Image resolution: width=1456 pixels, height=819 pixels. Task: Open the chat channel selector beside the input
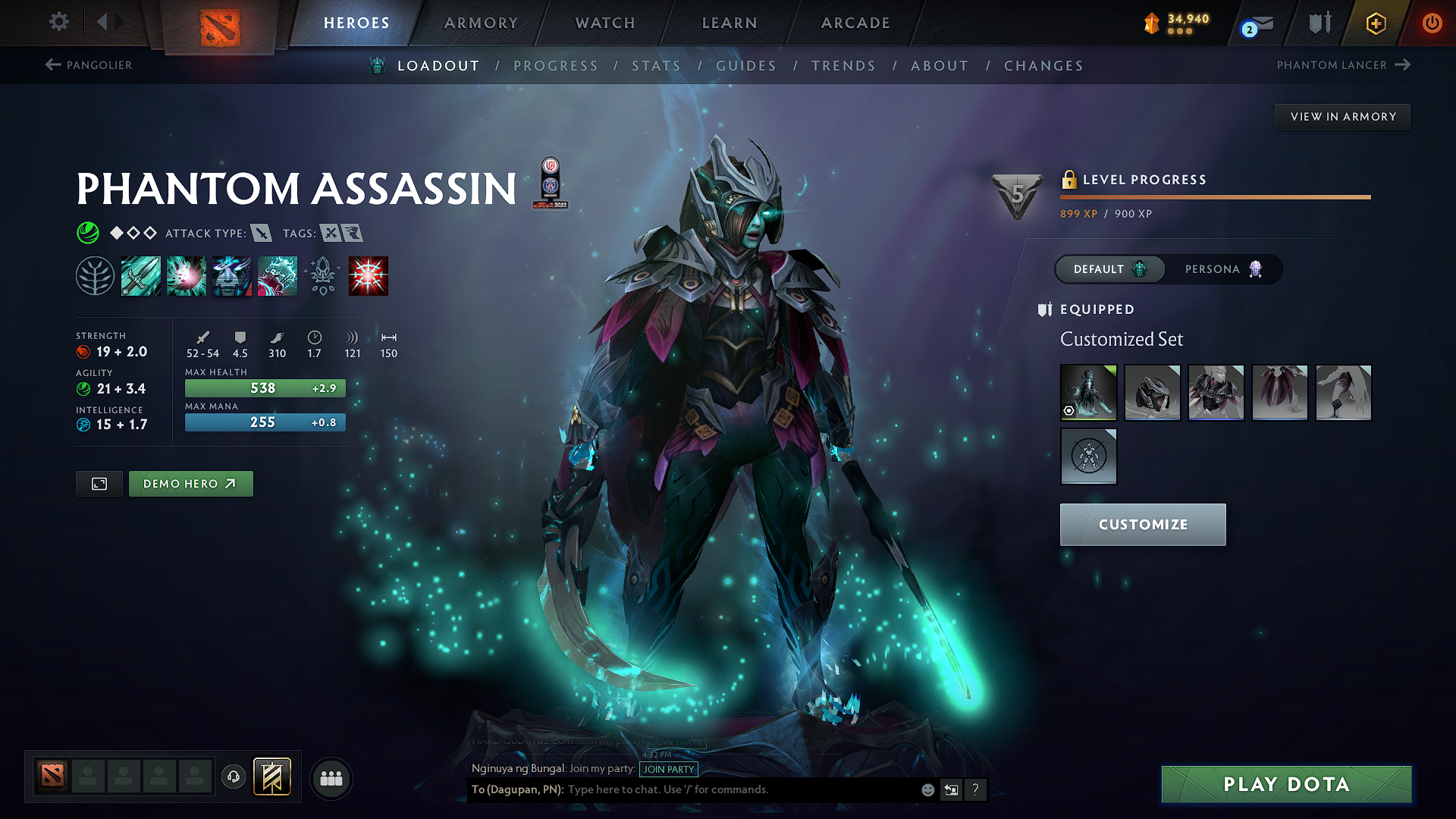point(951,789)
